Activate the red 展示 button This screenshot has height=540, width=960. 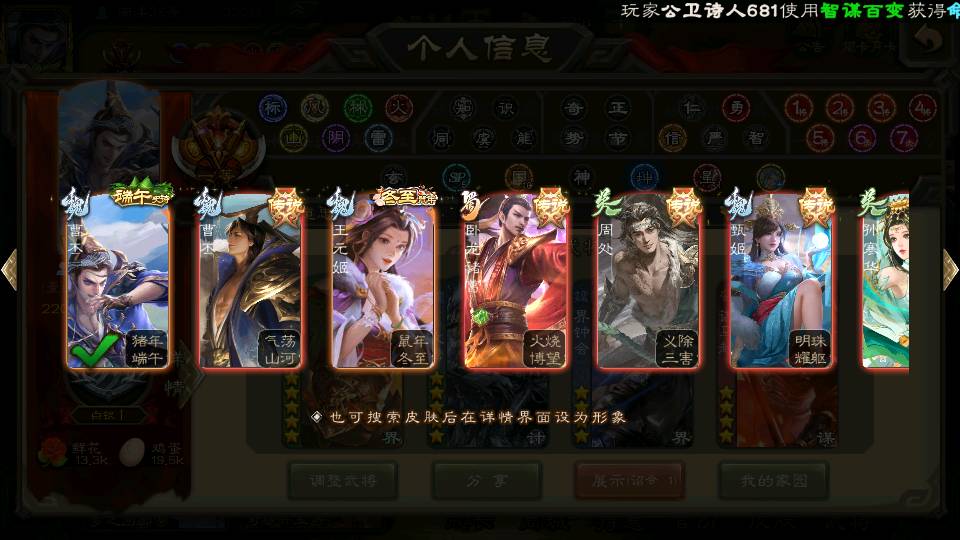coord(629,481)
